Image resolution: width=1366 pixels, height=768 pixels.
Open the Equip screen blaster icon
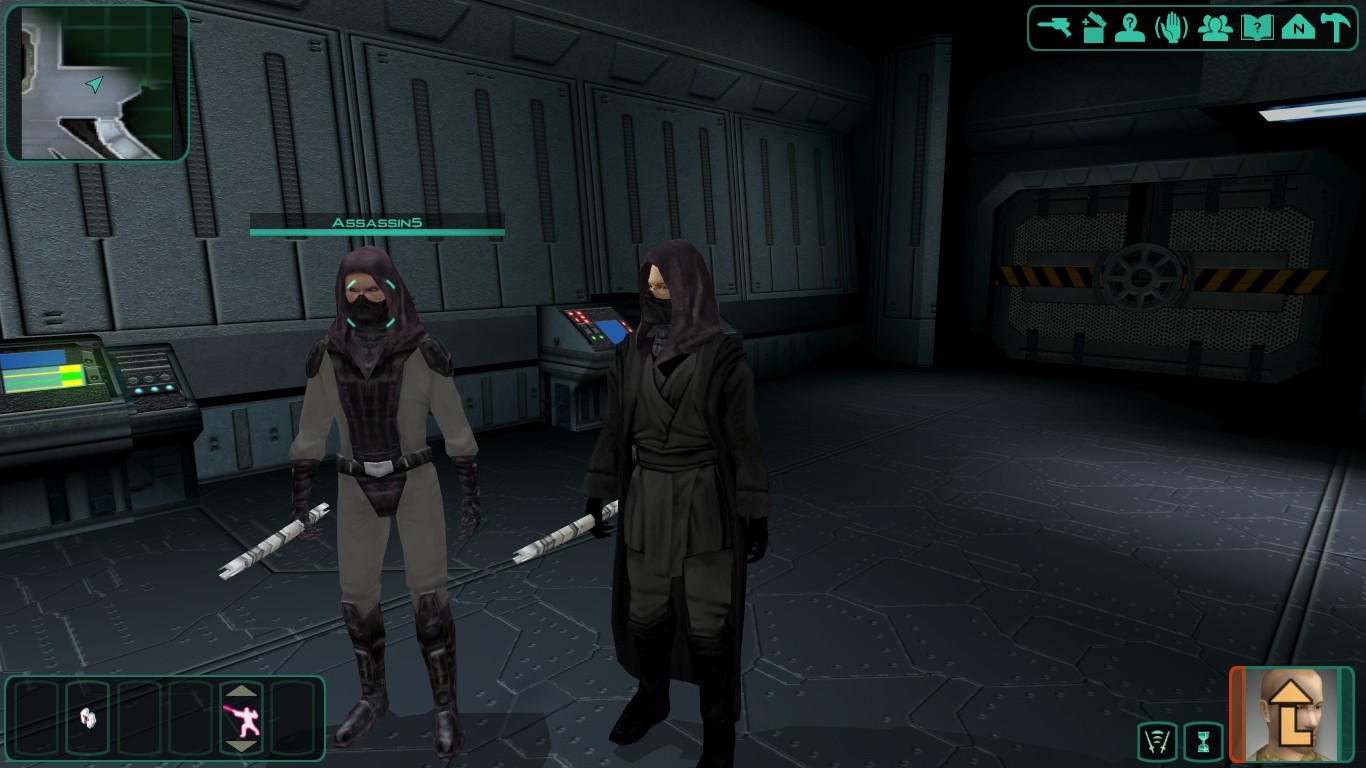[x=1053, y=27]
